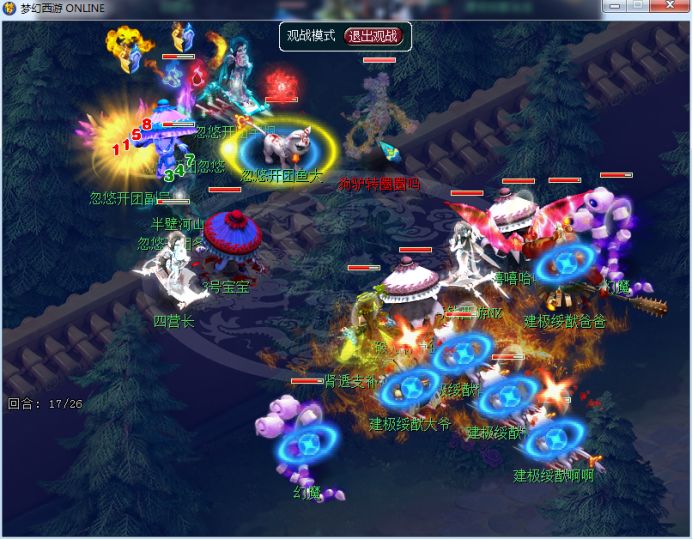
Task: Minimize the game window
Action: (616, 6)
